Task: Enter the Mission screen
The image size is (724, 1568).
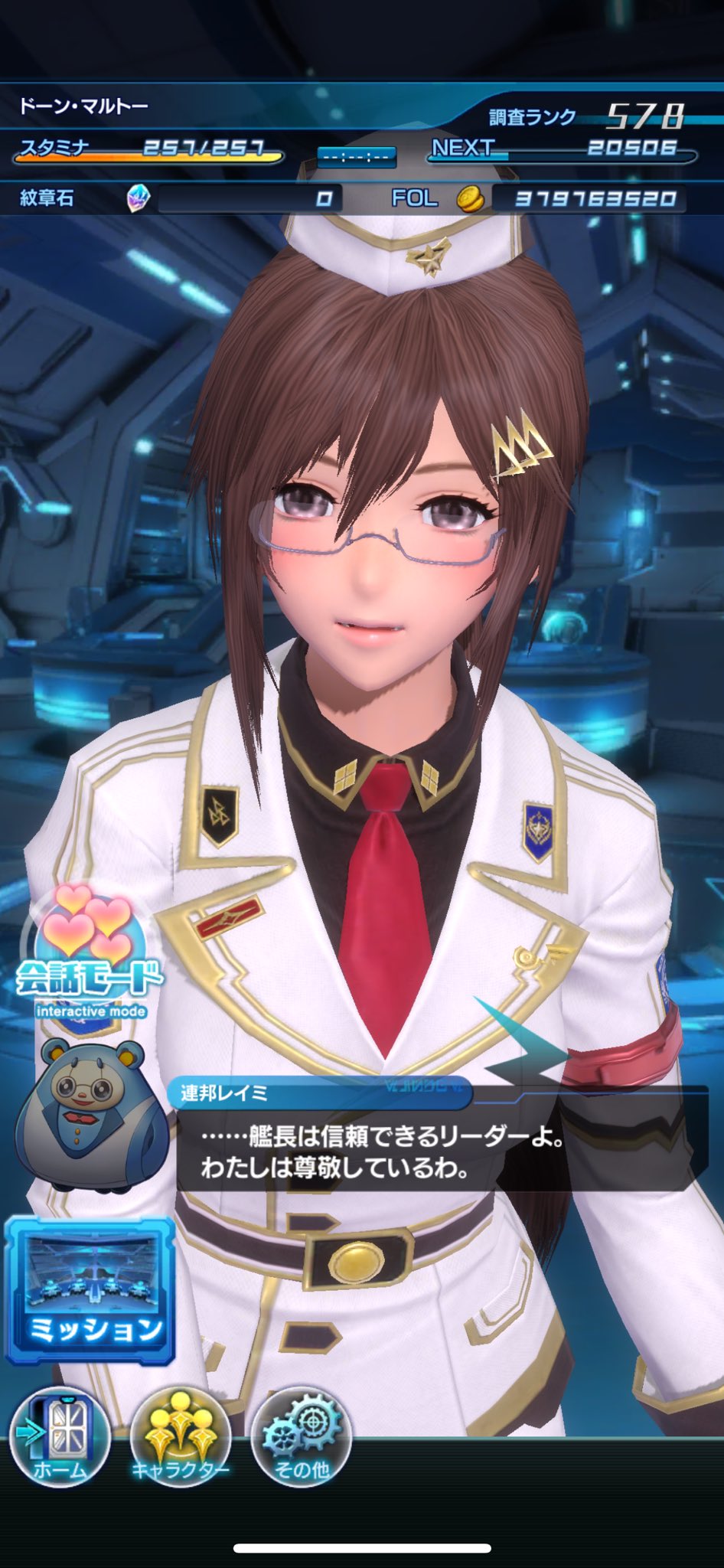Action: [90, 1290]
